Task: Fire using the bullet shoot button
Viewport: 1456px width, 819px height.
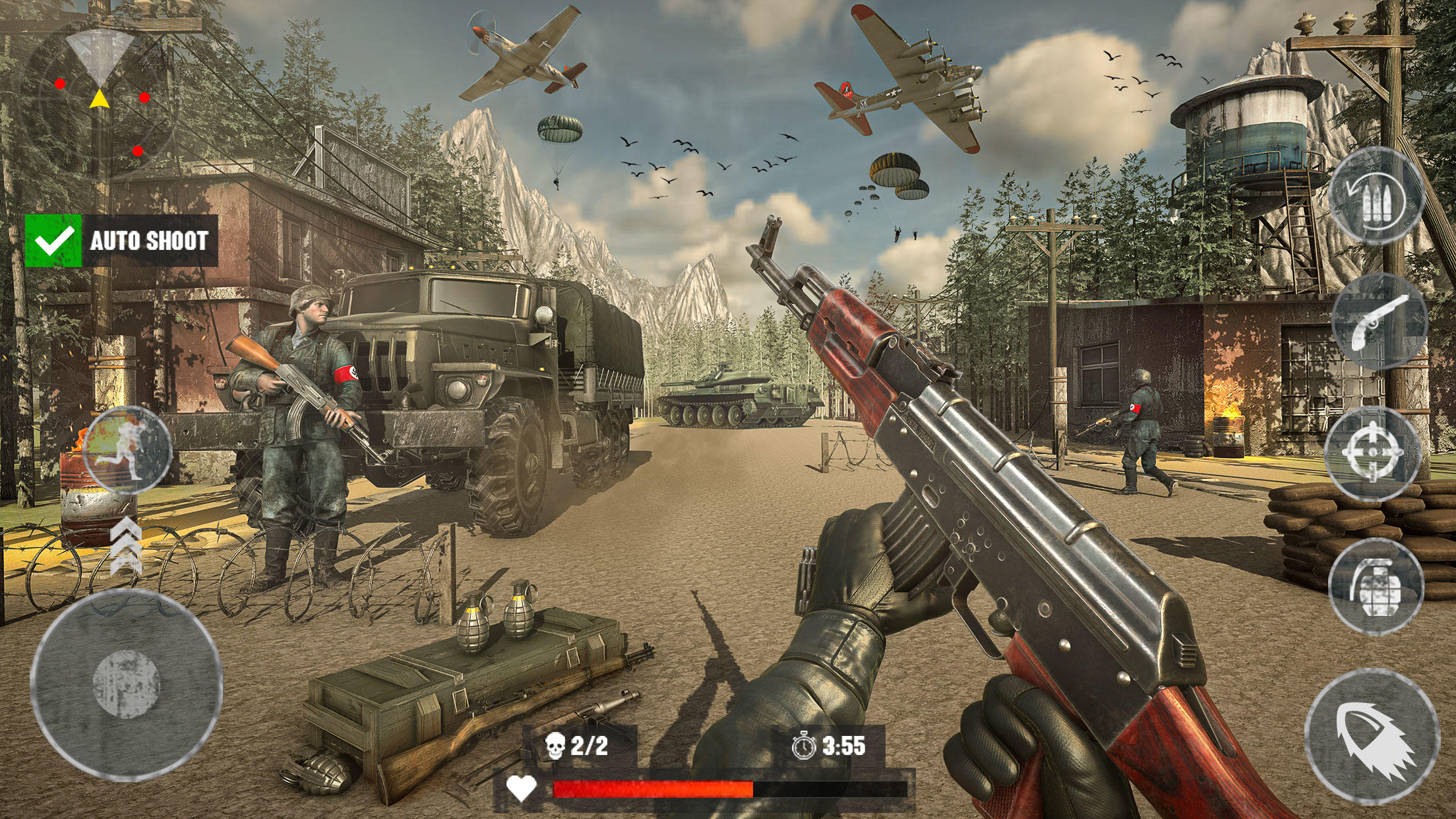Action: tap(1372, 736)
